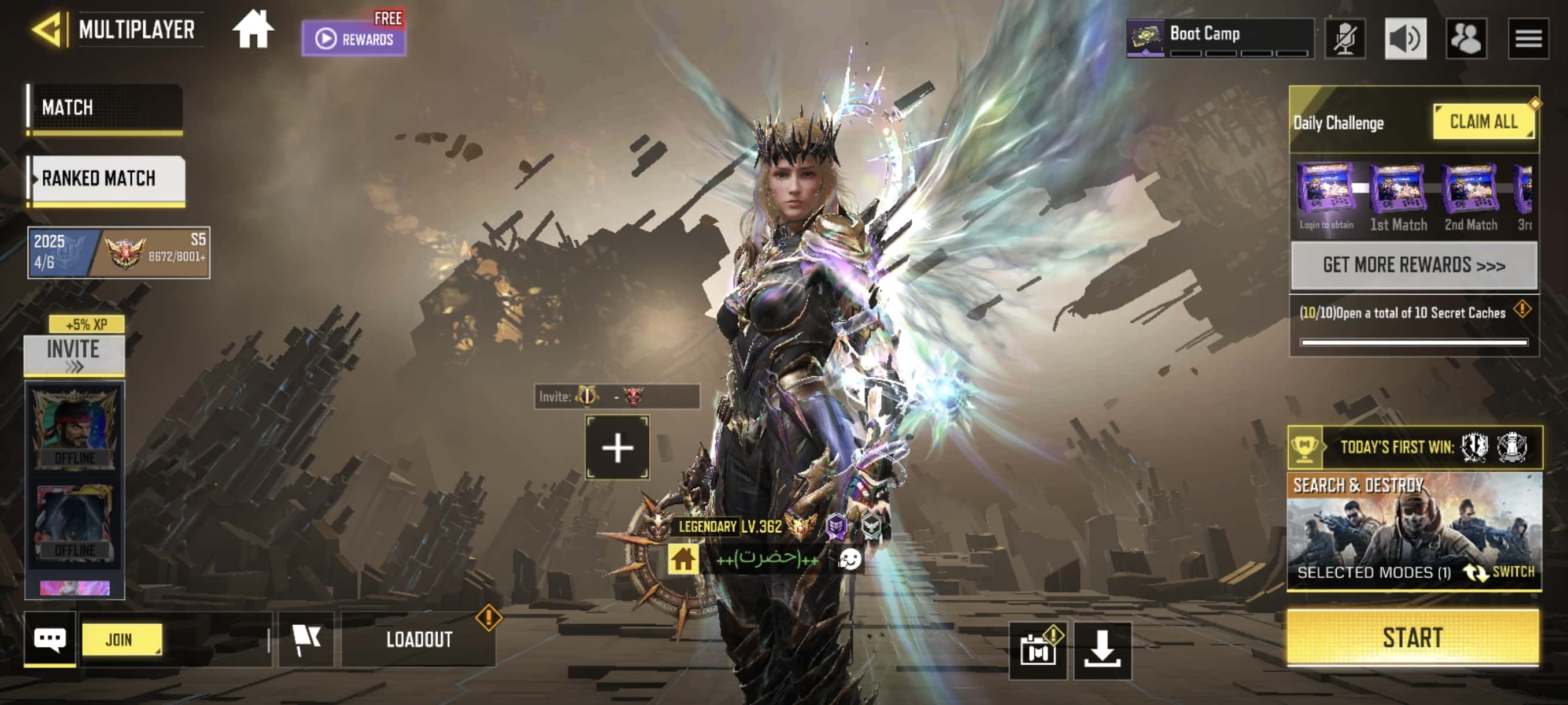Screen dimensions: 1568x705
Task: Return to the home lobby
Action: 253,30
